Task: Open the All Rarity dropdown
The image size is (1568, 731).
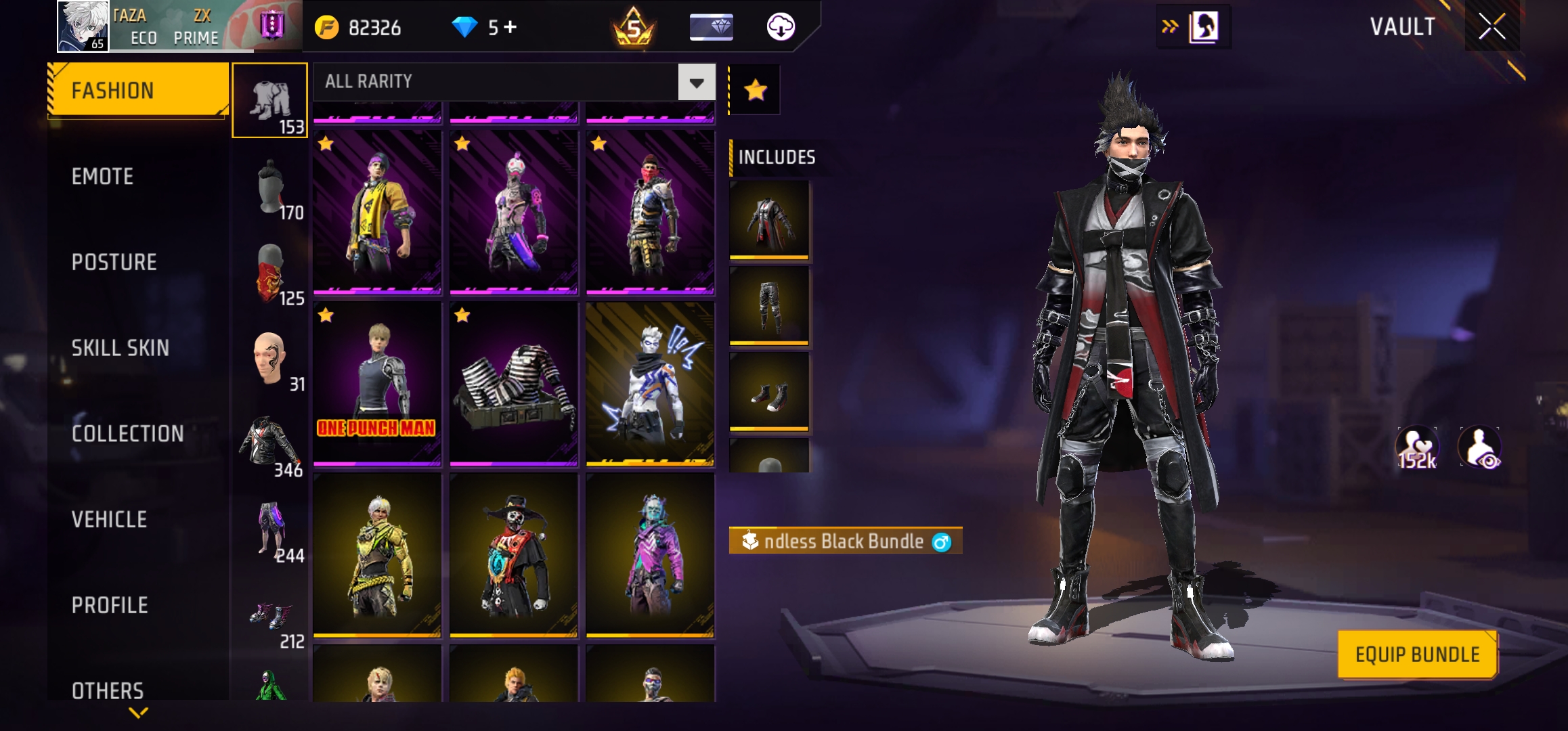Action: tap(697, 83)
